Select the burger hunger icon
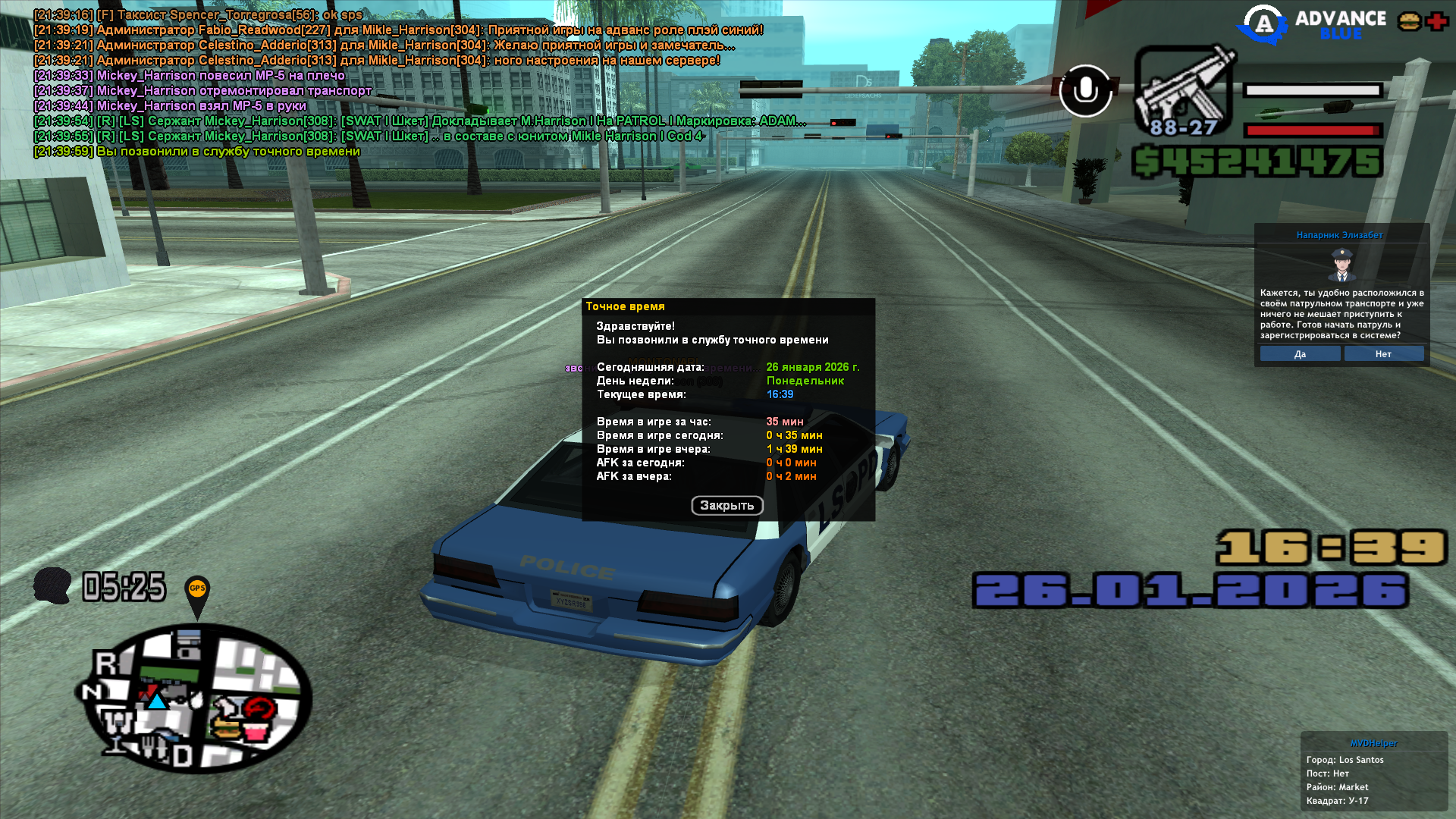The width and height of the screenshot is (1456, 819). coord(1410,21)
